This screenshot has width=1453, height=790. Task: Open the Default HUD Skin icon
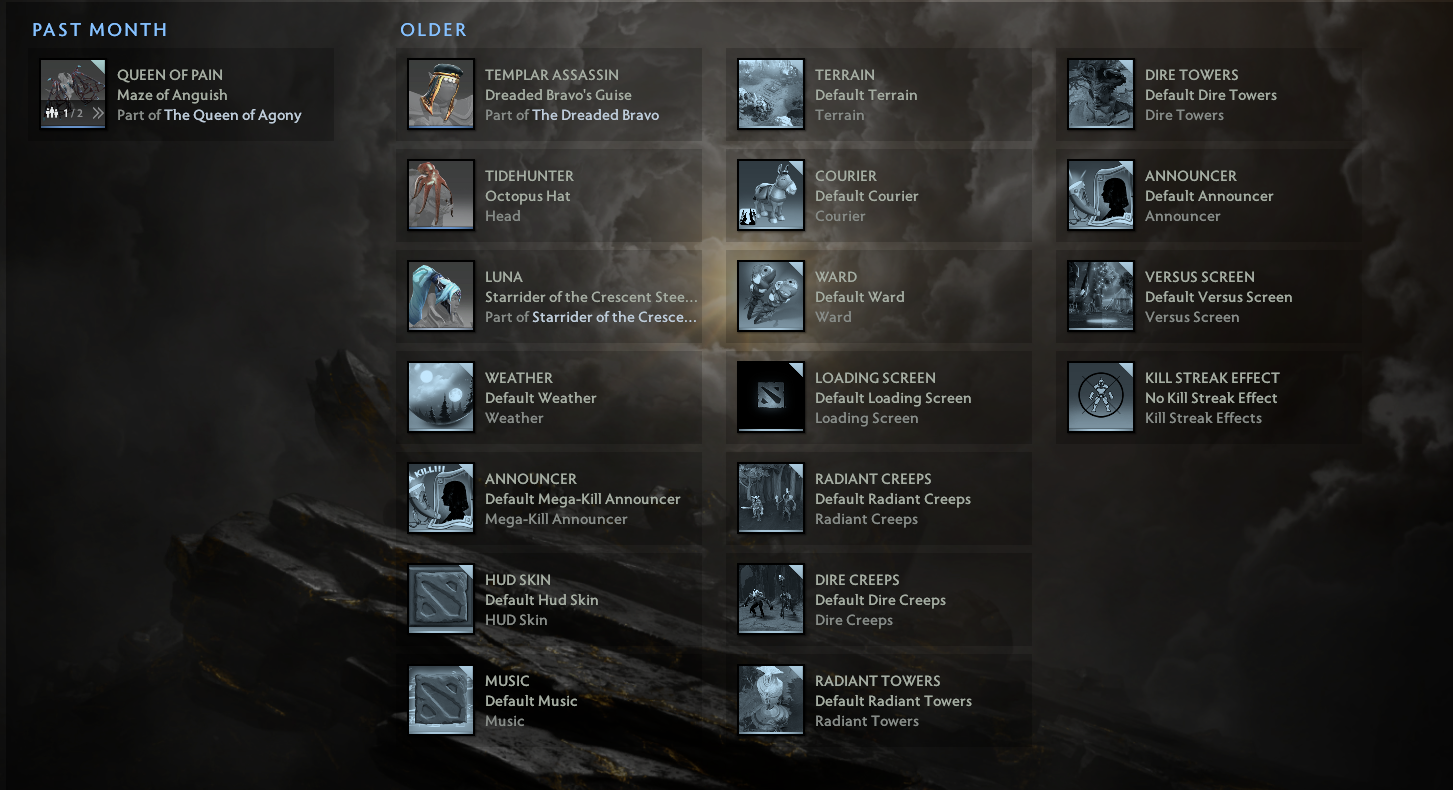440,600
